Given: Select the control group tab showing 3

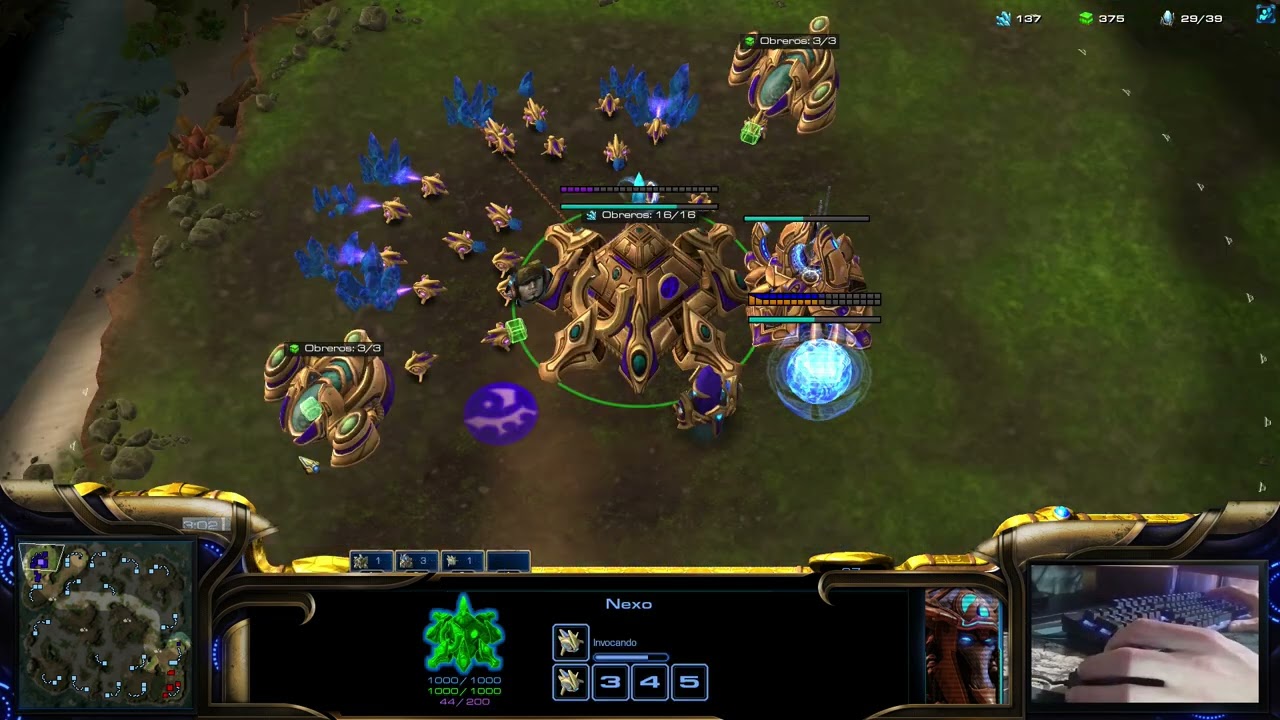Looking at the screenshot, I should tap(416, 561).
